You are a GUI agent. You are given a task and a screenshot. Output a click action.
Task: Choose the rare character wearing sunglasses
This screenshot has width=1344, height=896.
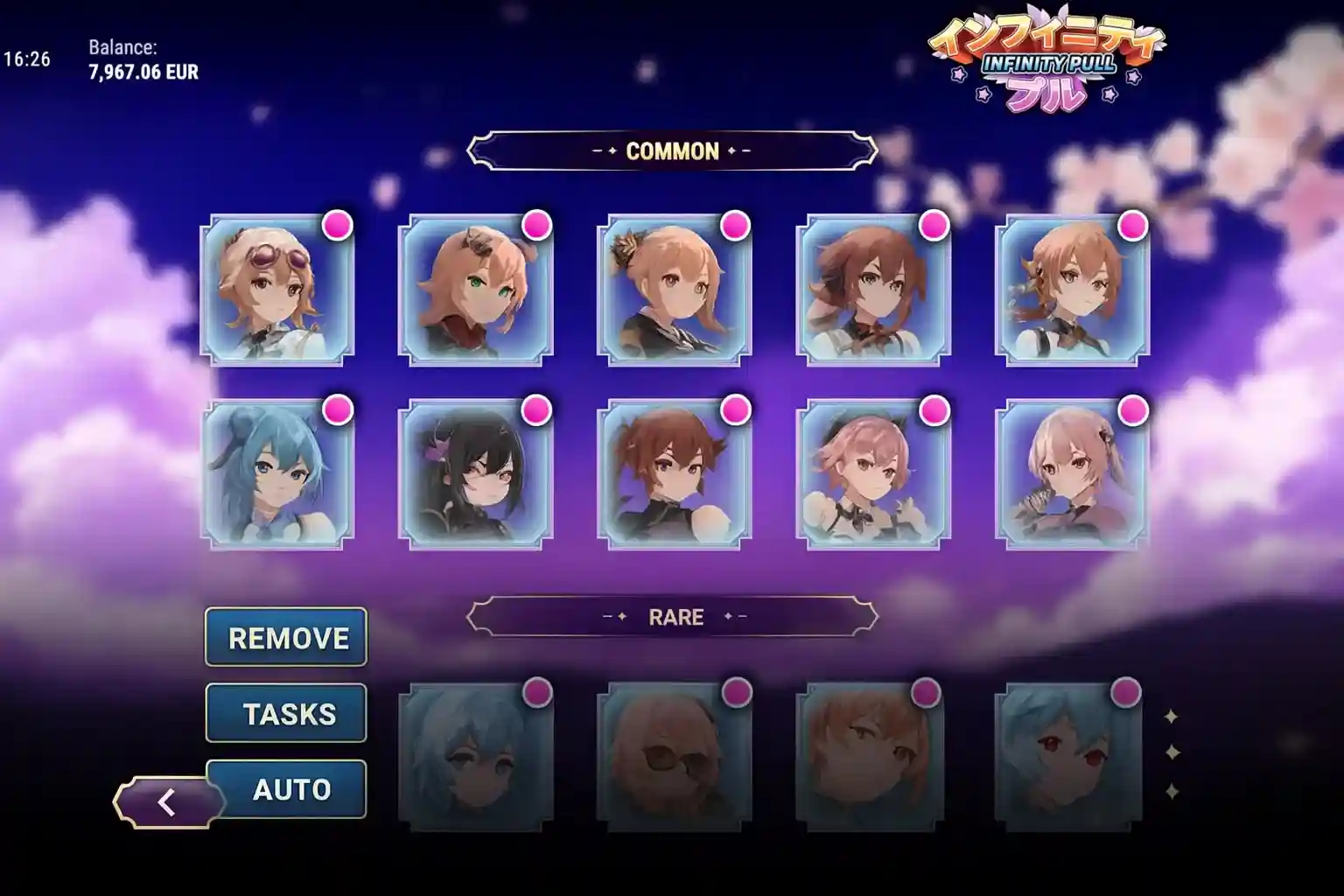click(x=673, y=758)
